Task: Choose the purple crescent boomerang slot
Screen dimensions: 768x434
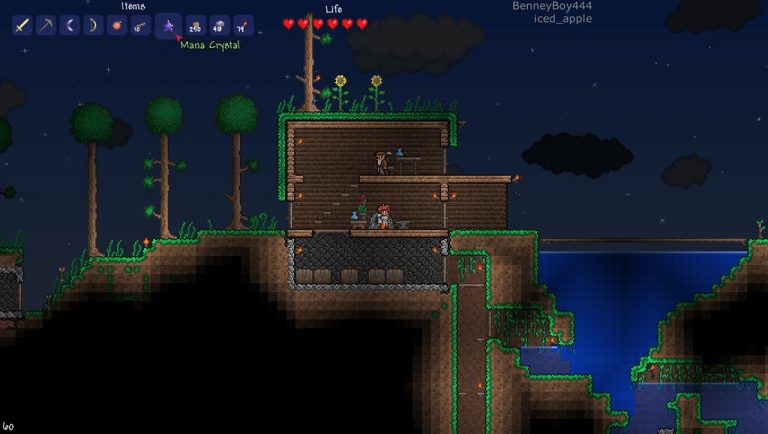Action: (70, 25)
